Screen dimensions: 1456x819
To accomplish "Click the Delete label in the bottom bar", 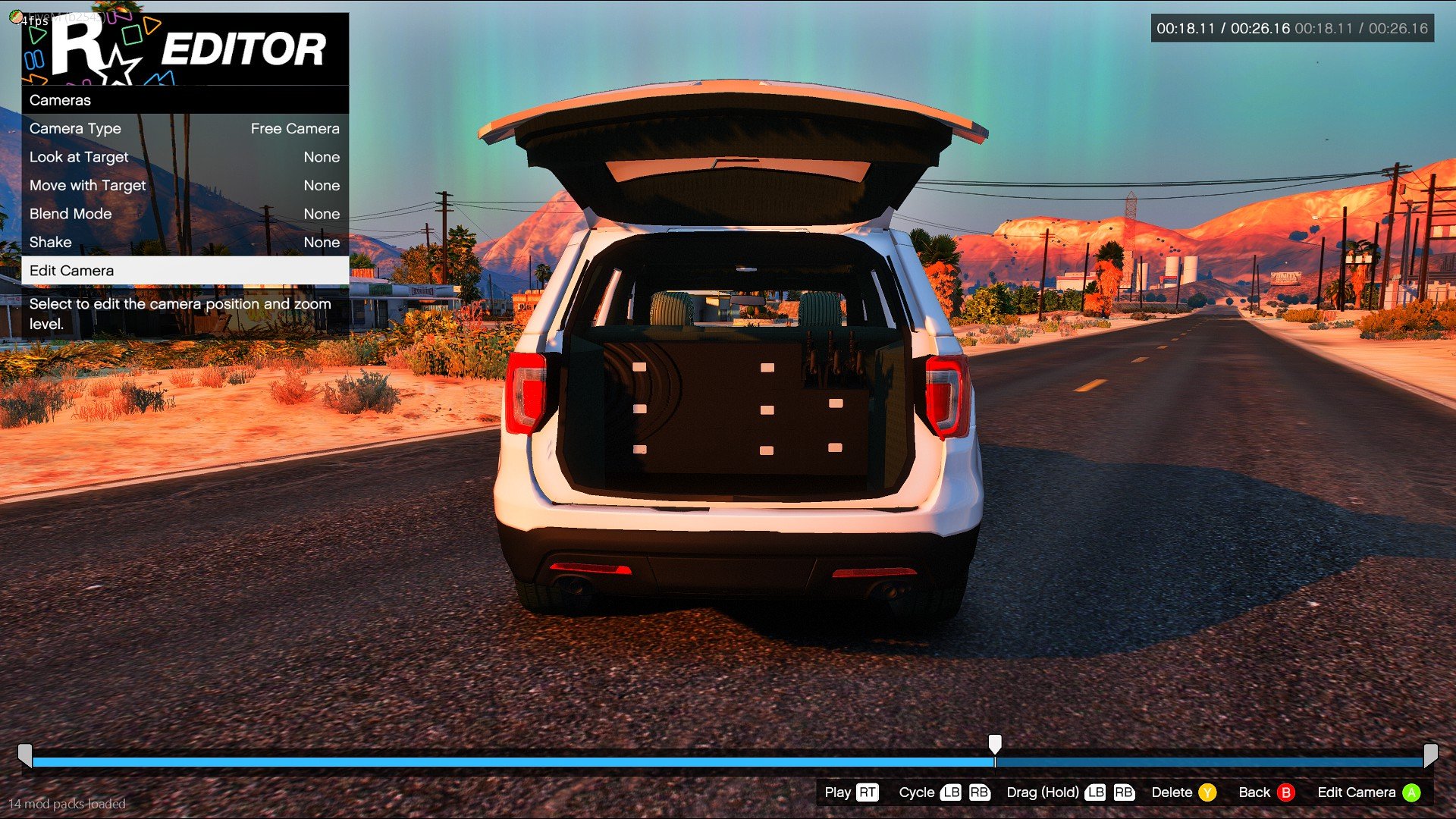I will click(1172, 792).
